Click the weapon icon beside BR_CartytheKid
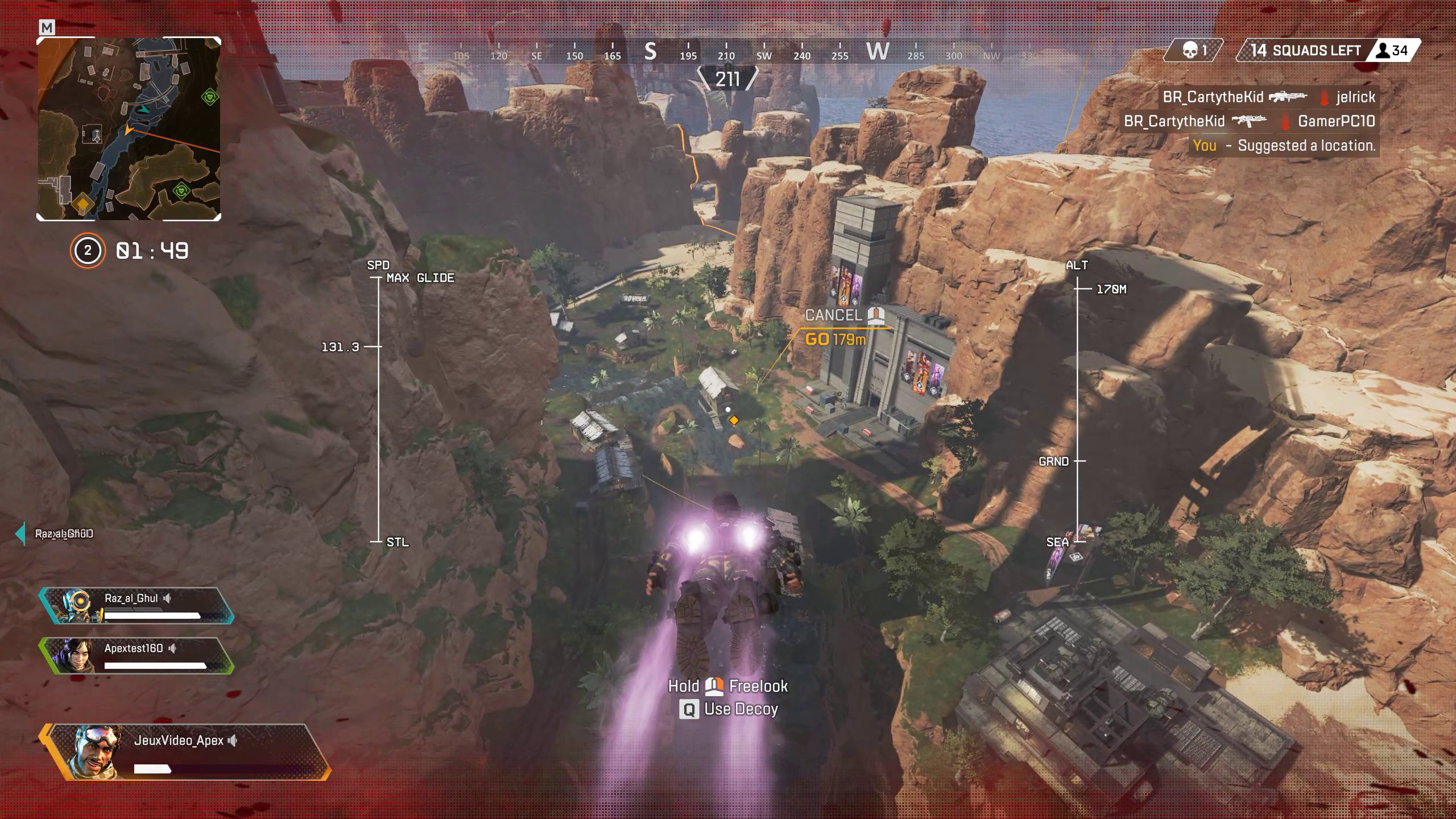 coord(1288,97)
